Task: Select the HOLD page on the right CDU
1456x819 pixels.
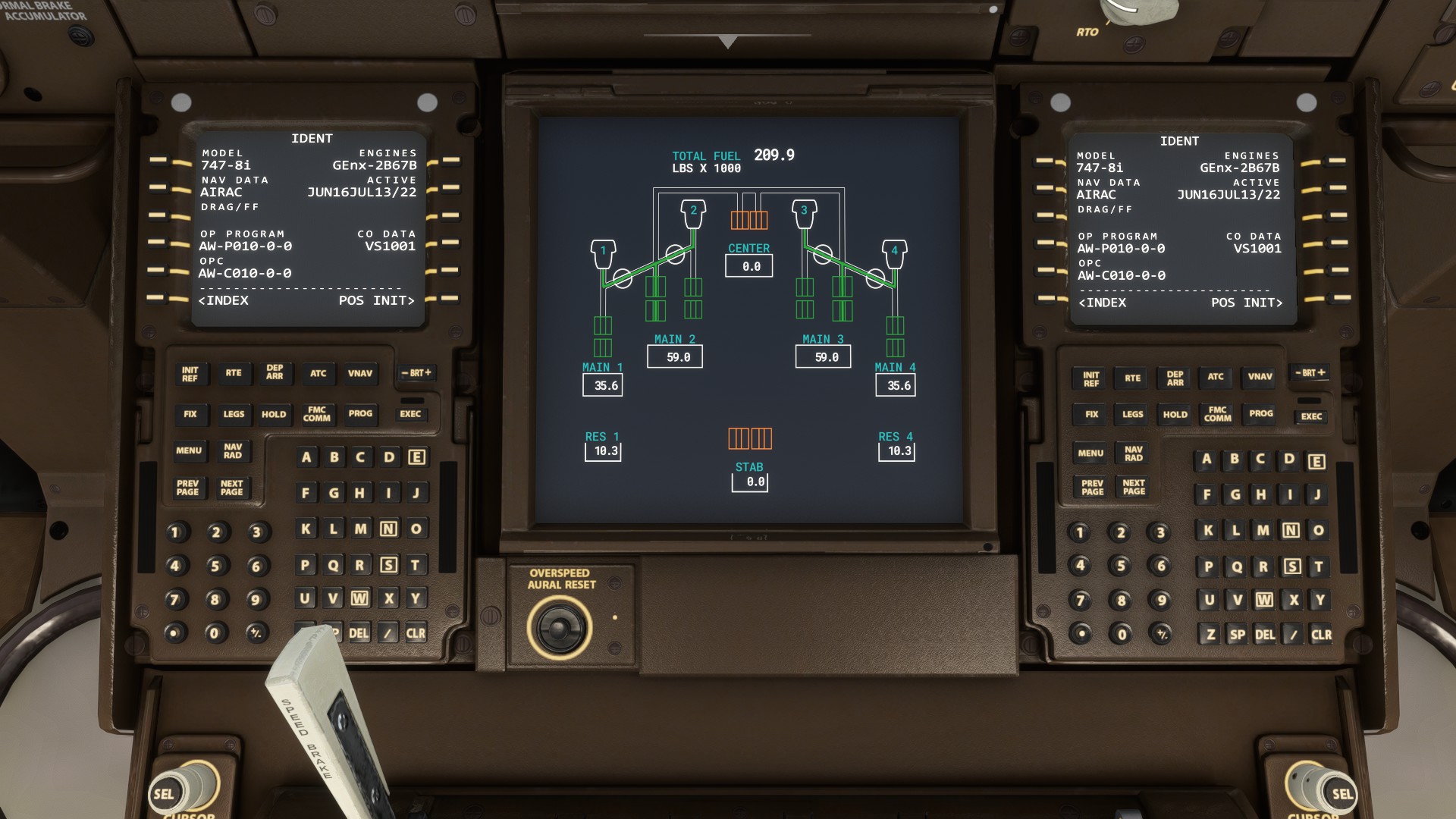Action: pos(1175,415)
